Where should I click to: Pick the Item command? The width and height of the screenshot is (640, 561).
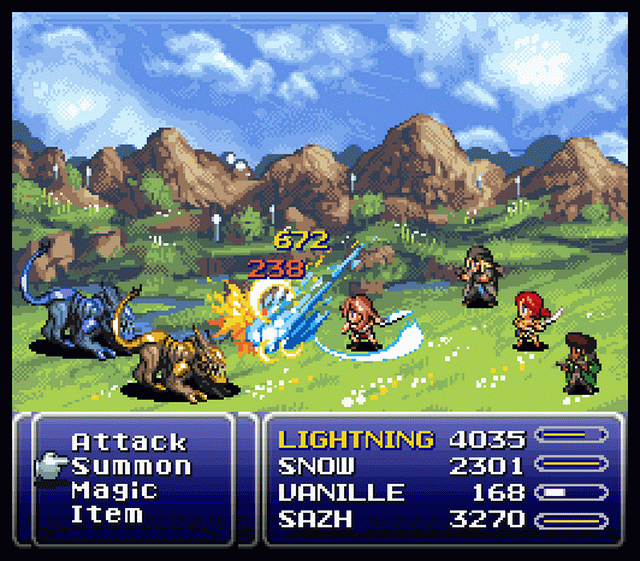tap(106, 515)
